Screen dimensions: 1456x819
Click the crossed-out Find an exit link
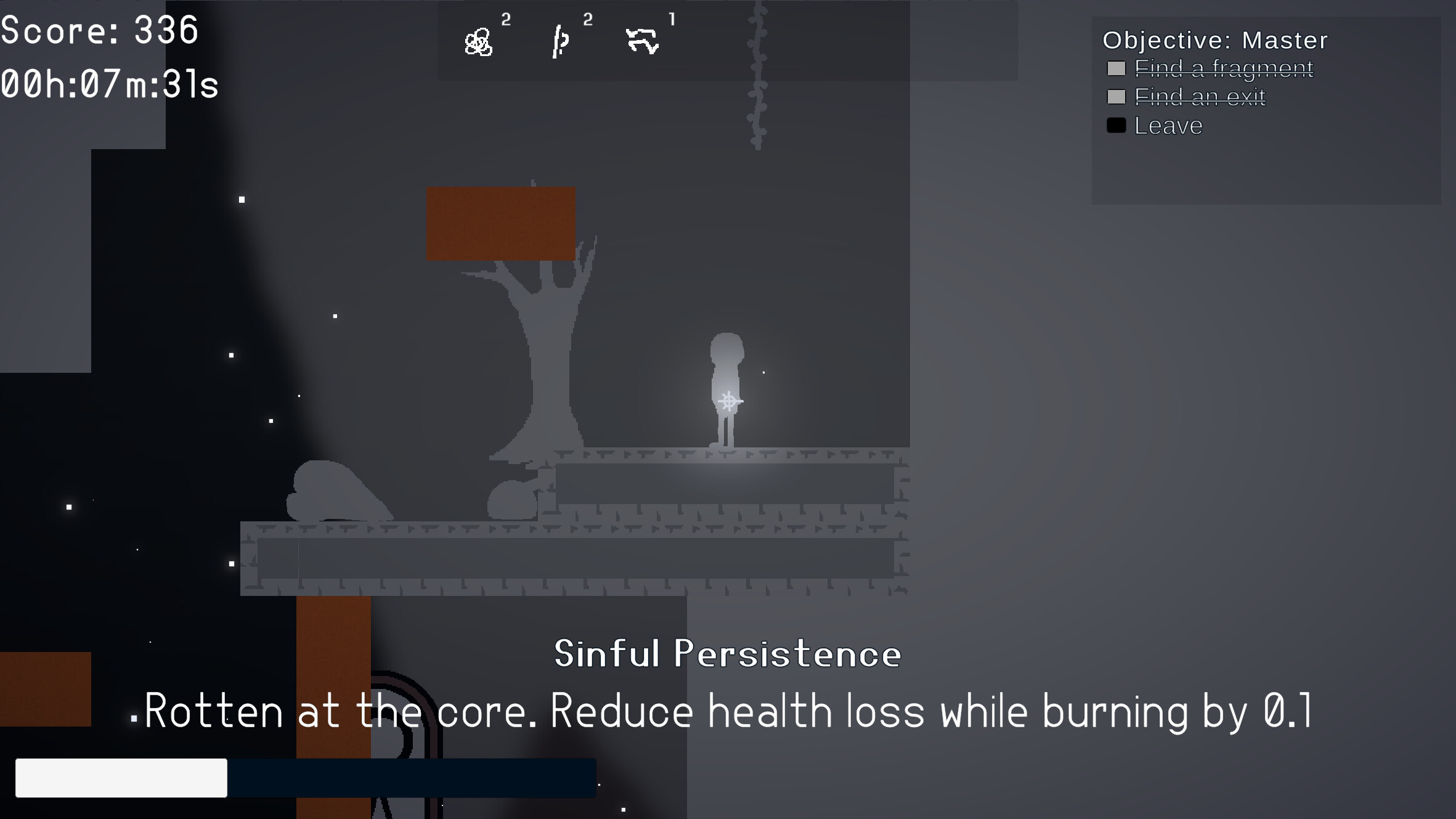tap(1199, 97)
